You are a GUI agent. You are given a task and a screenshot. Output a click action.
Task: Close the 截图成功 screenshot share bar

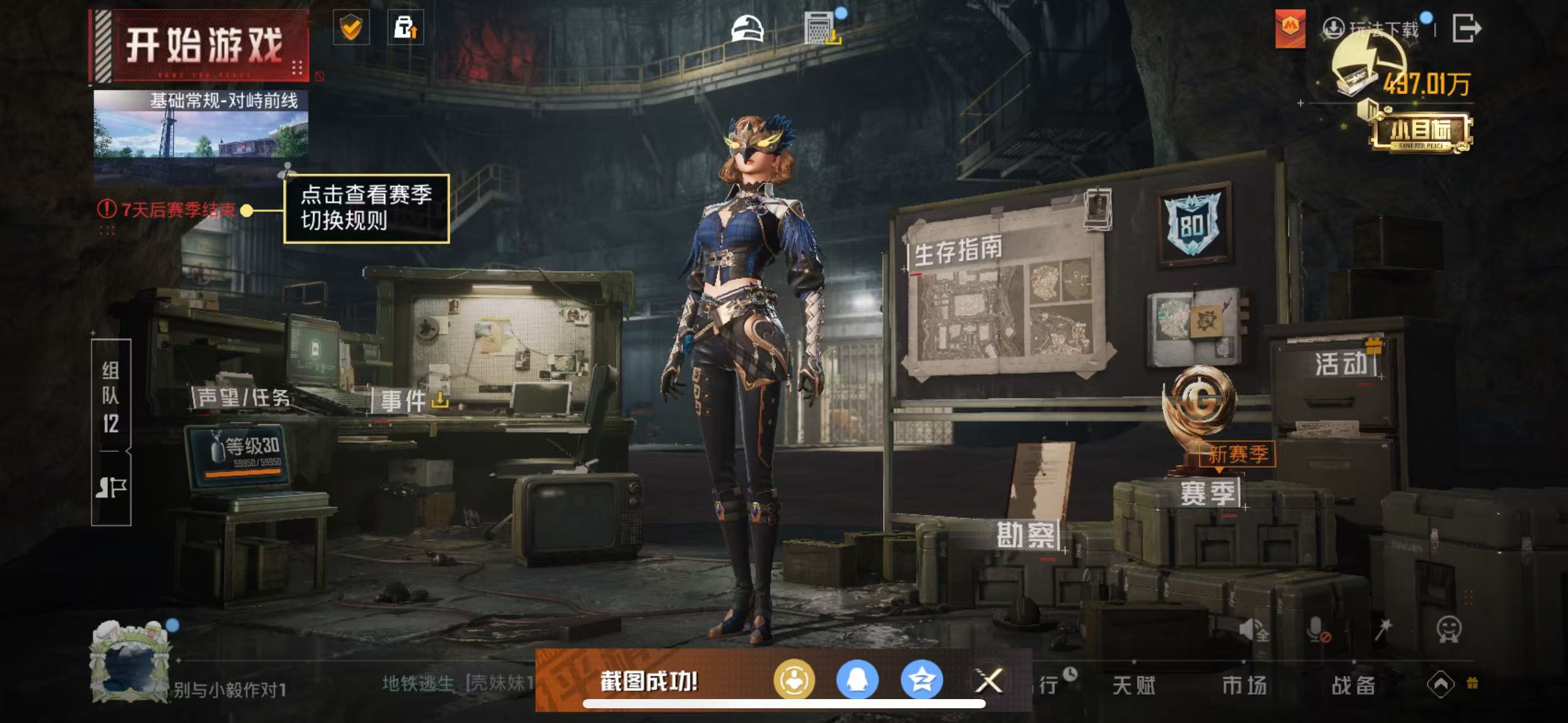[988, 680]
